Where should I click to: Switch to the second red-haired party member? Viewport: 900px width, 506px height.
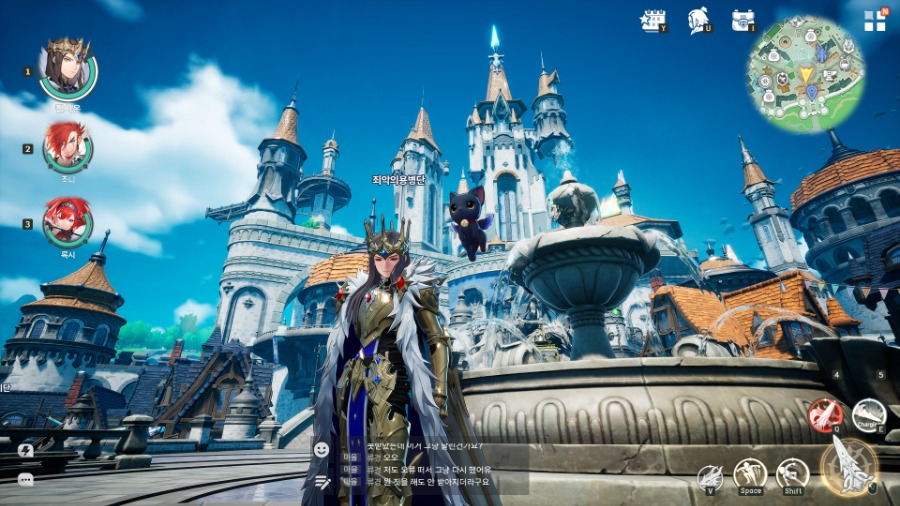[x=68, y=148]
